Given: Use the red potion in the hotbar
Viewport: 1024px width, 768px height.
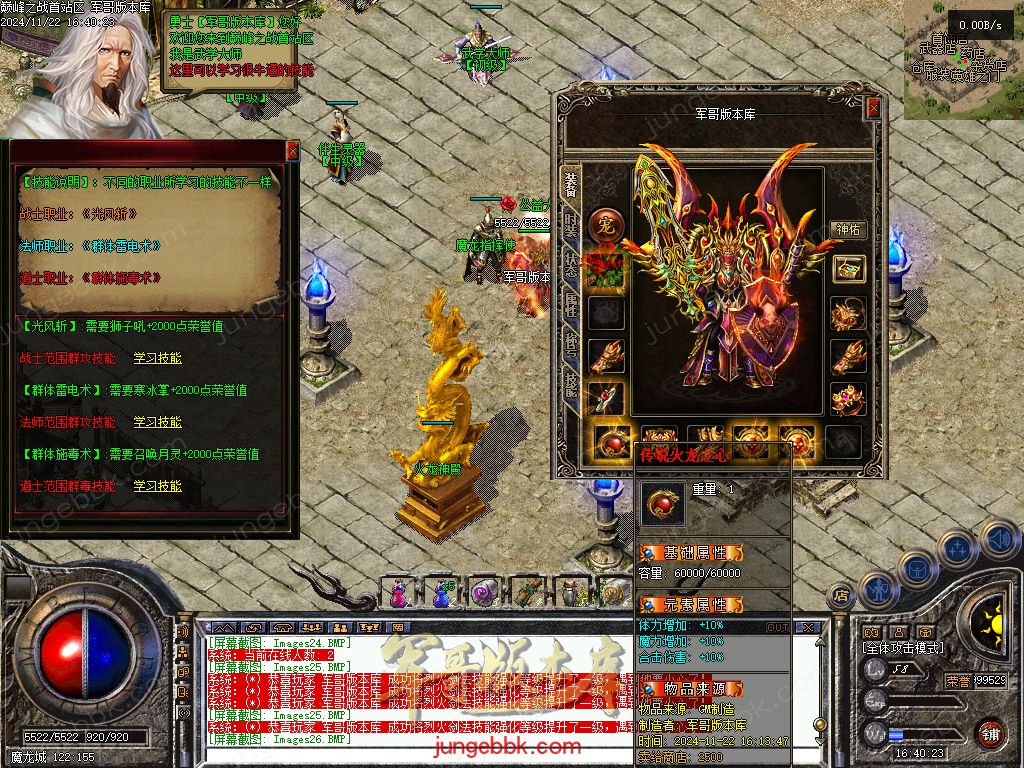Looking at the screenshot, I should point(398,594).
